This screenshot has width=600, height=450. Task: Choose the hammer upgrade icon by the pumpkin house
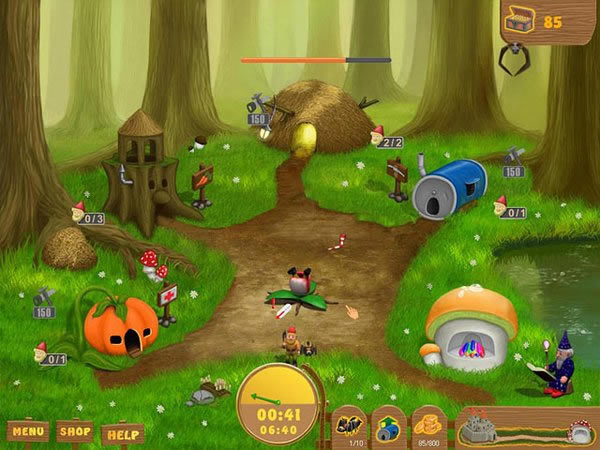click(44, 297)
